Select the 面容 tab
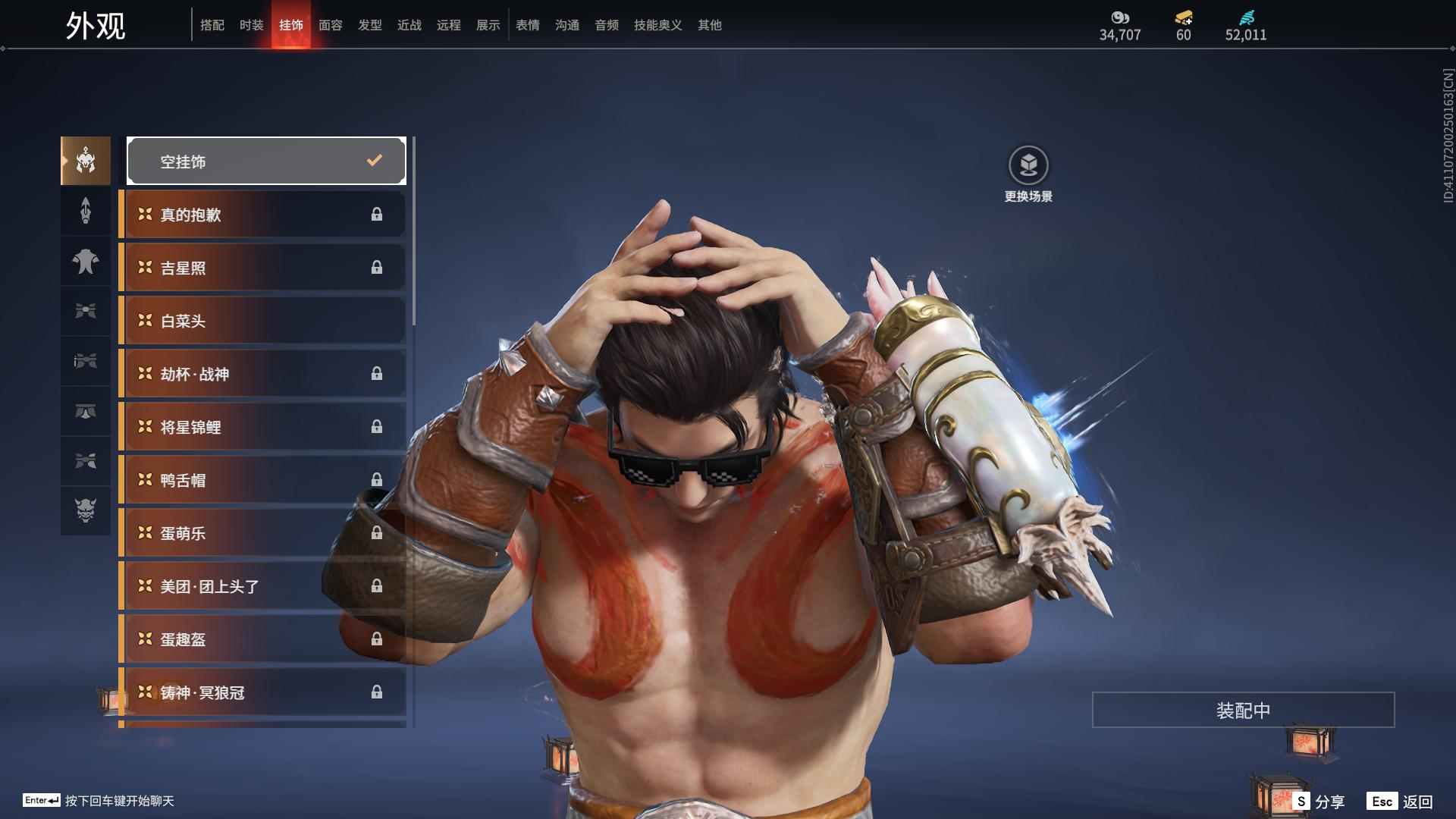Screen dimensions: 1456x819 (331, 25)
